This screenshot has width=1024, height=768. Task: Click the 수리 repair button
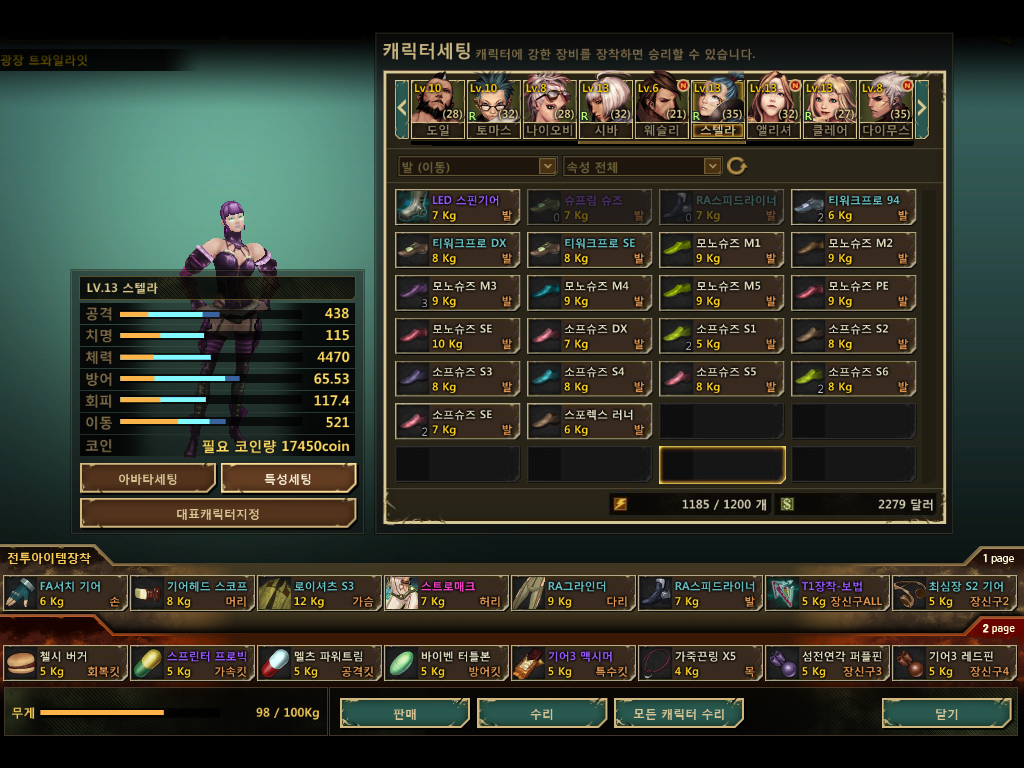coord(542,714)
